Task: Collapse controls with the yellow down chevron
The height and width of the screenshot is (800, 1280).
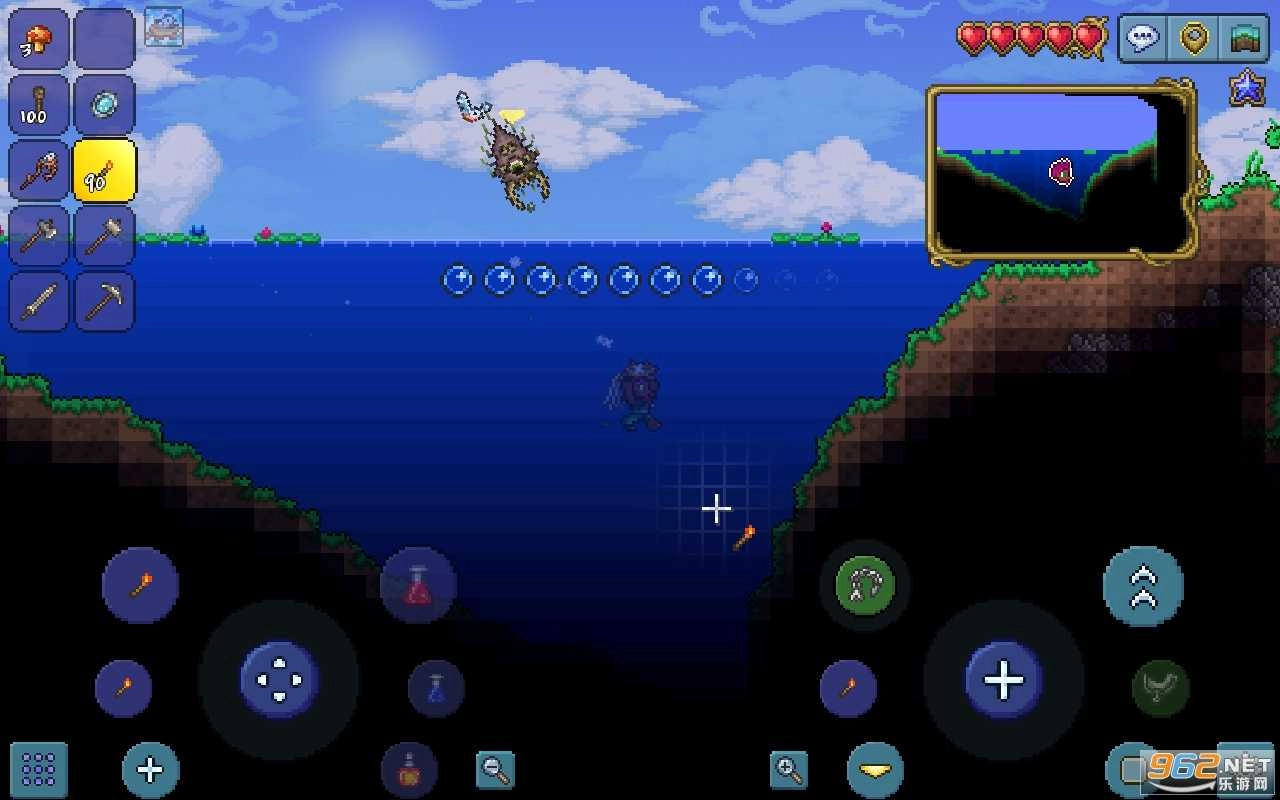Action: point(873,770)
